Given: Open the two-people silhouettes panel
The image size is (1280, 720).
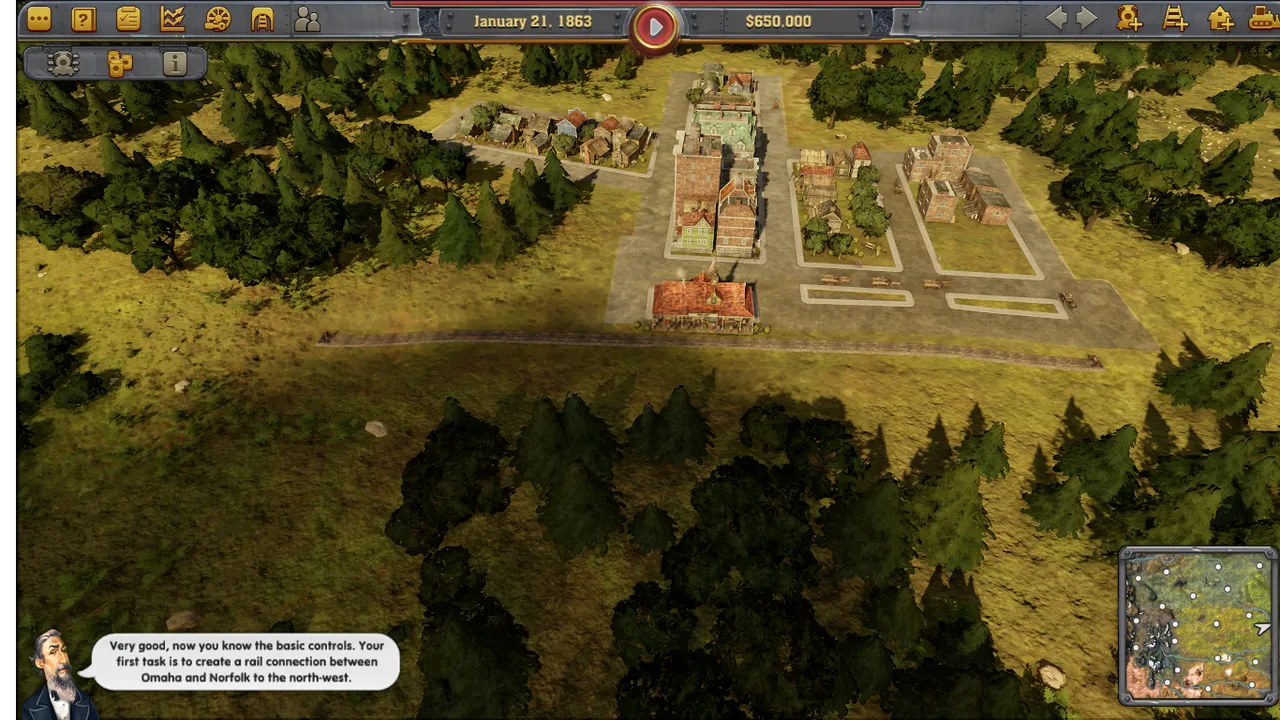Looking at the screenshot, I should coord(307,19).
